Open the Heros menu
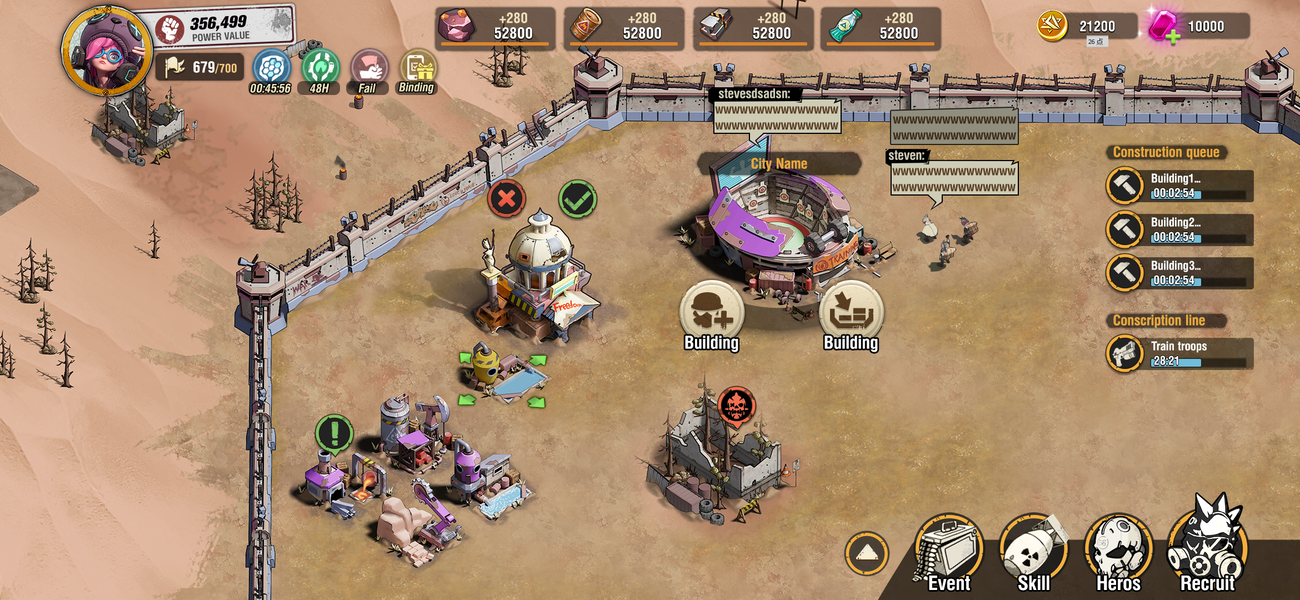The image size is (1300, 600). pyautogui.click(x=1118, y=550)
